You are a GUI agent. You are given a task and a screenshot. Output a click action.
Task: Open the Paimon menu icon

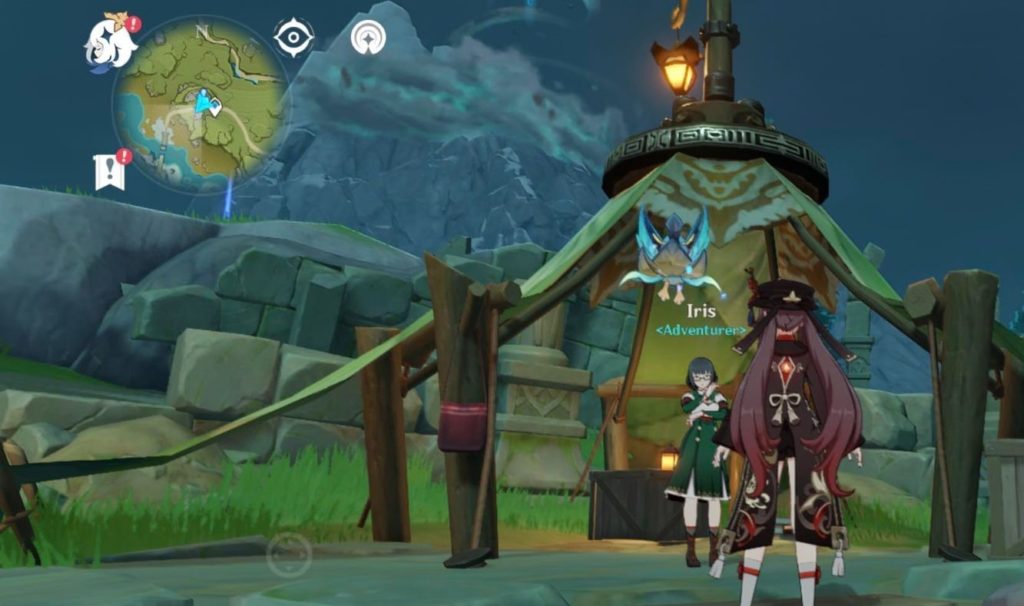tap(109, 44)
